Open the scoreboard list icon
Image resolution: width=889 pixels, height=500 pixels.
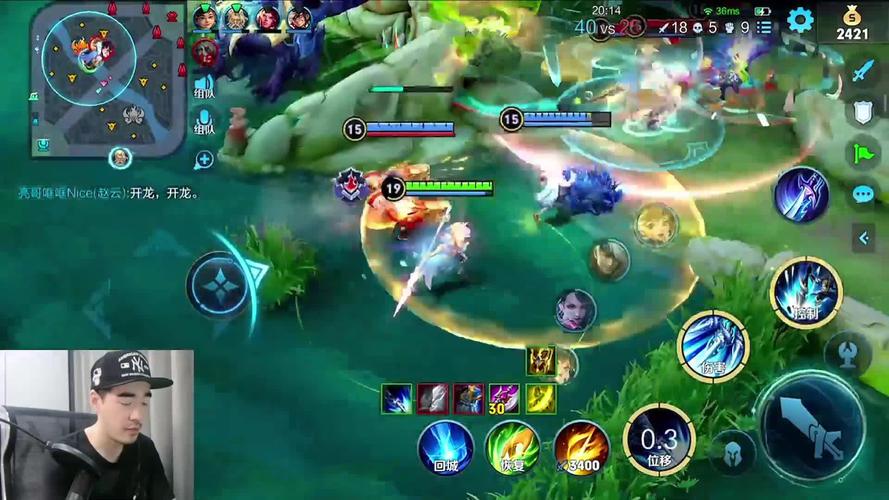point(764,28)
